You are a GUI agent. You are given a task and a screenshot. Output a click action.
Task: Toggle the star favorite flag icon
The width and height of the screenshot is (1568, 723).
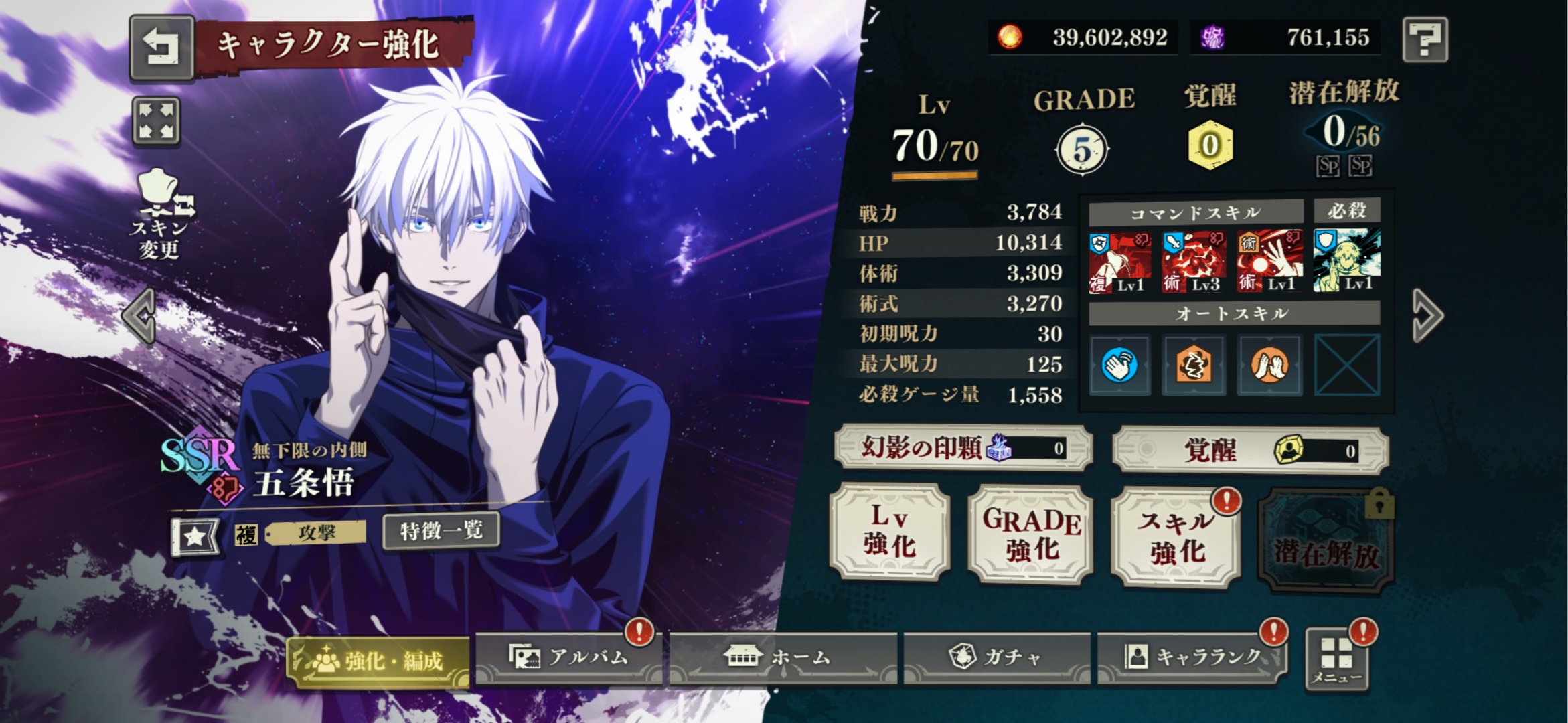tap(195, 536)
